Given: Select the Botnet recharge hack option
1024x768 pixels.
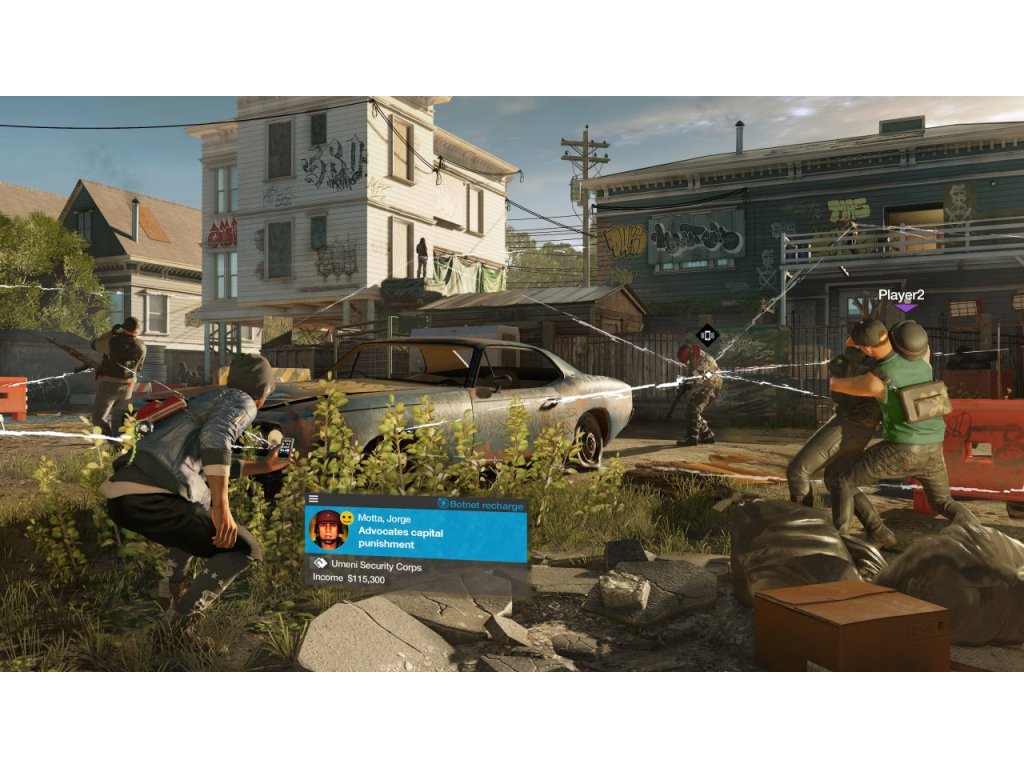Looking at the screenshot, I should (481, 505).
